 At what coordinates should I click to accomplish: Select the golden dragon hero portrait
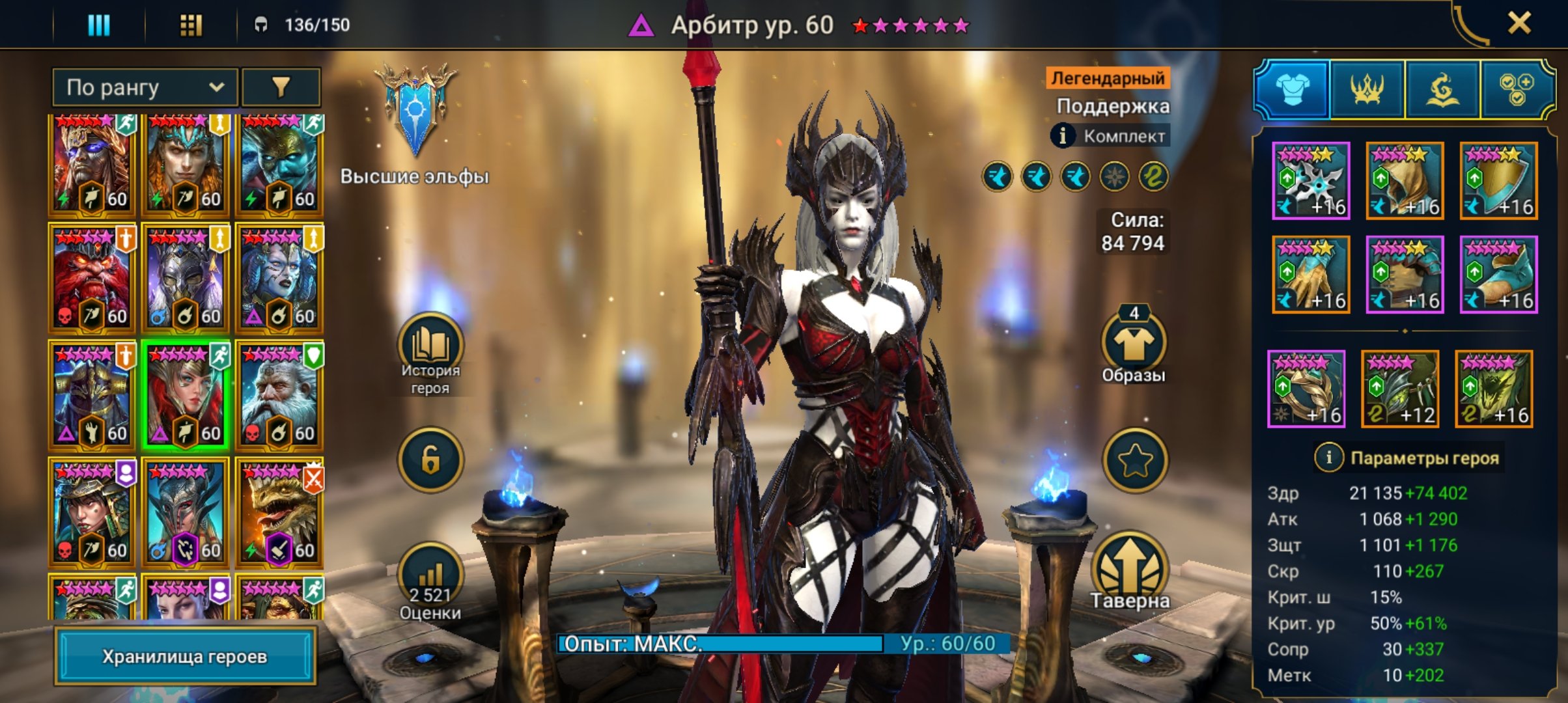[279, 513]
